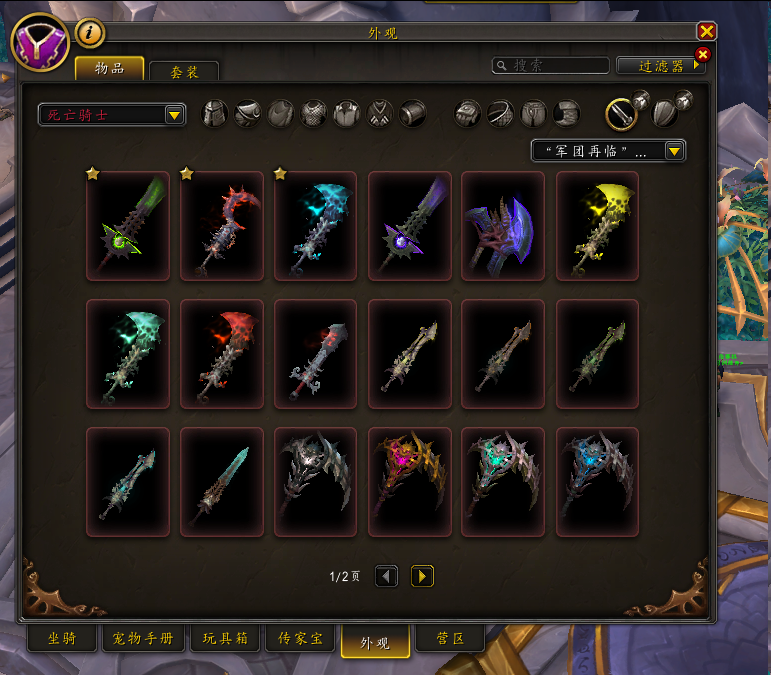Choose the yellow glowing scythe appearance
Viewport: 771px width, 675px height.
click(597, 227)
